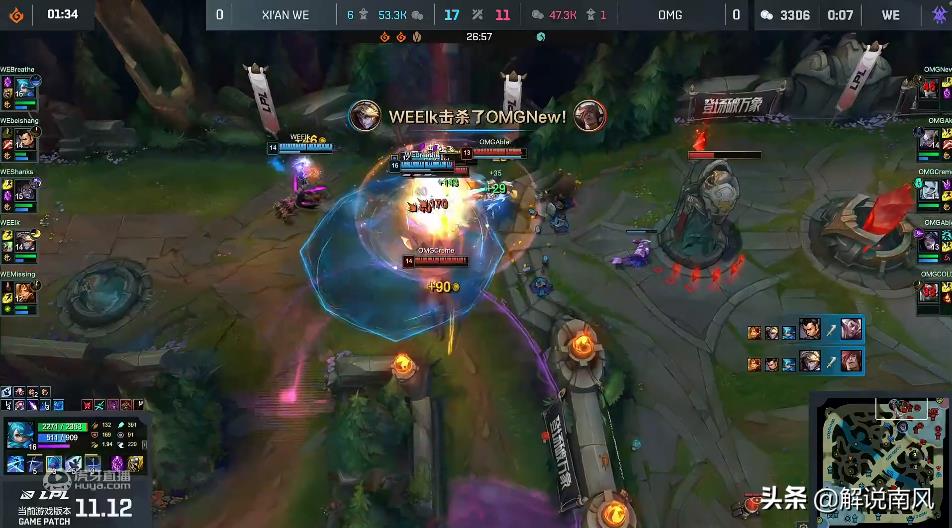This screenshot has height=528, width=952.
Task: Click the first ability icon in the stats panel
Action: (x=16, y=463)
